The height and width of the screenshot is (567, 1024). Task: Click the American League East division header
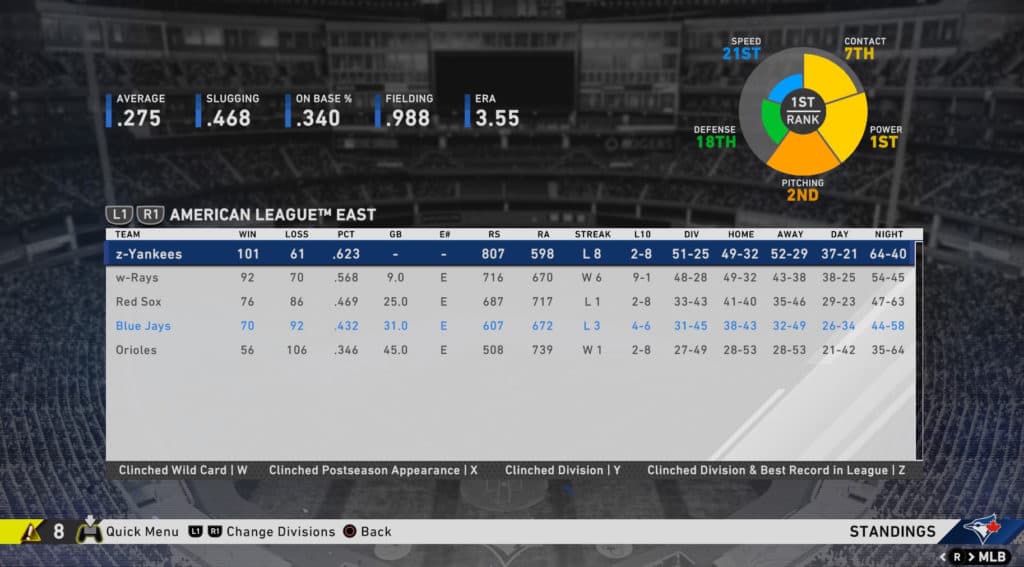[x=272, y=215]
